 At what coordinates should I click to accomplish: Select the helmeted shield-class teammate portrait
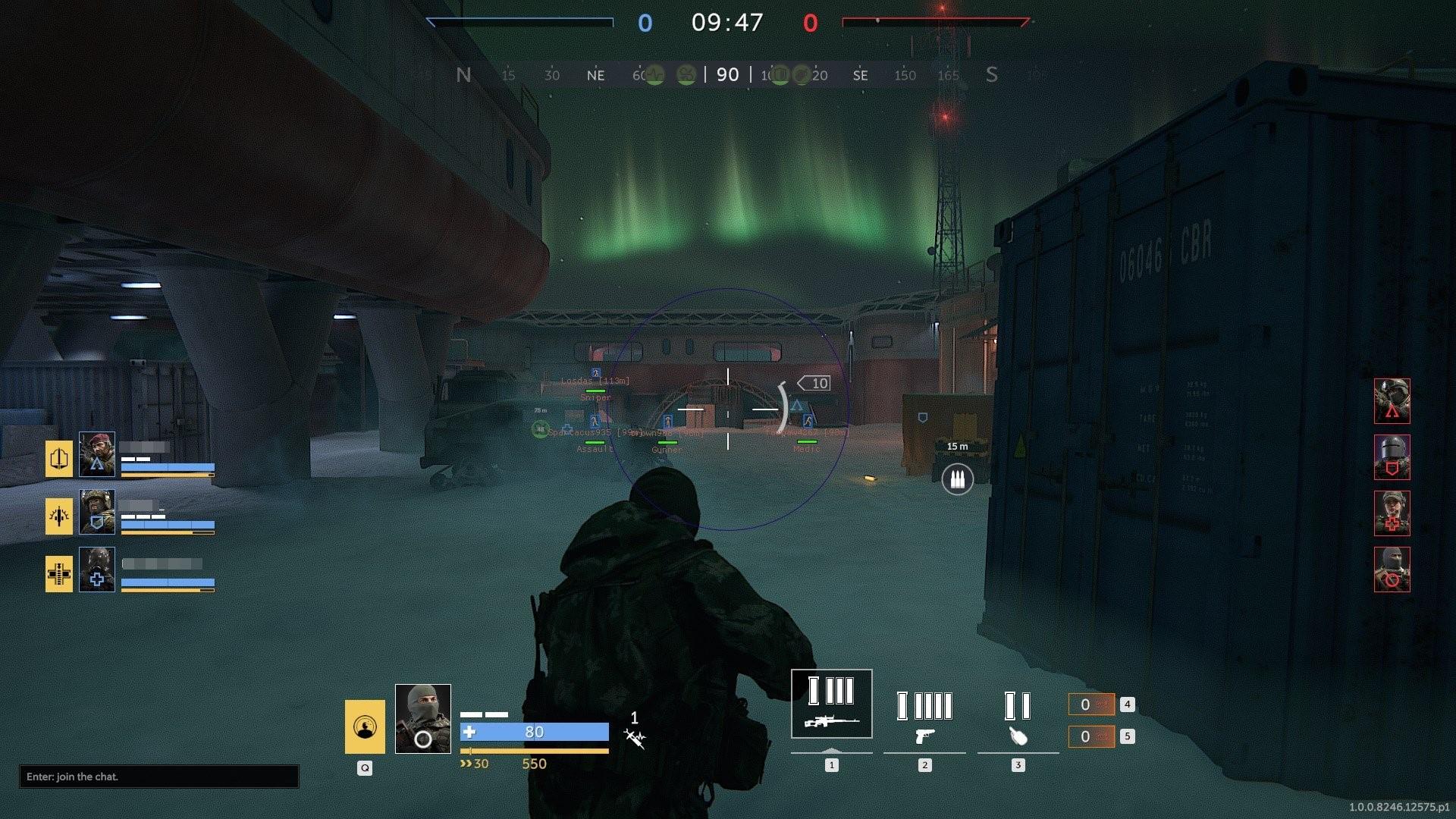[x=97, y=512]
